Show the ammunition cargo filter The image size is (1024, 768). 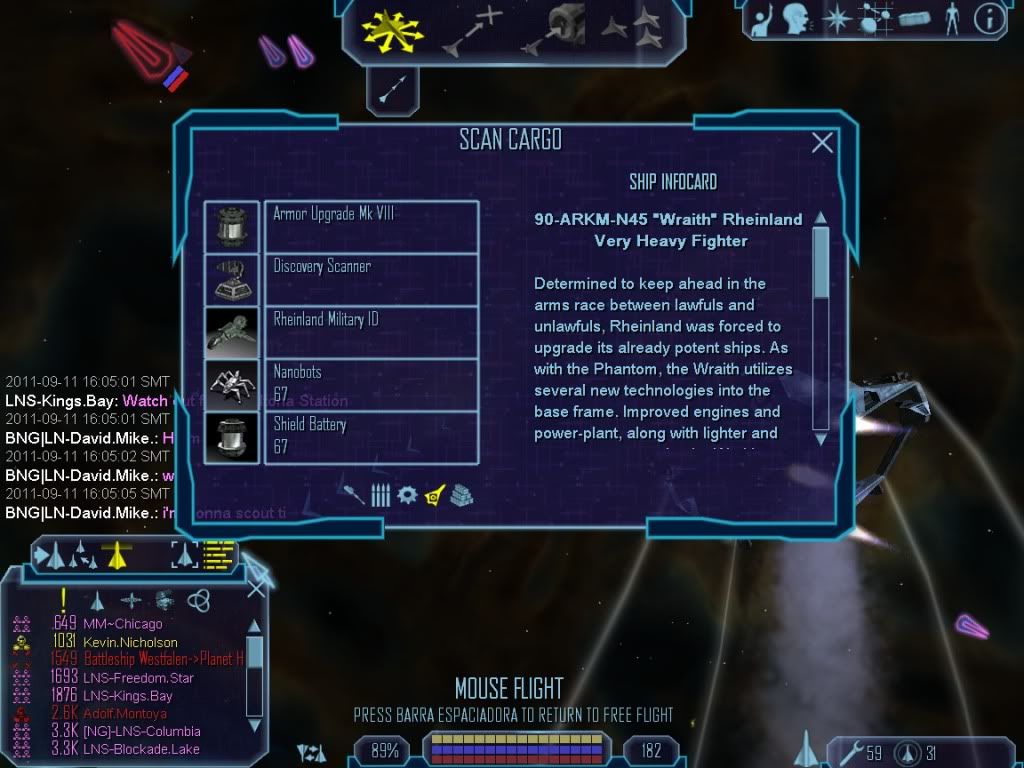380,495
